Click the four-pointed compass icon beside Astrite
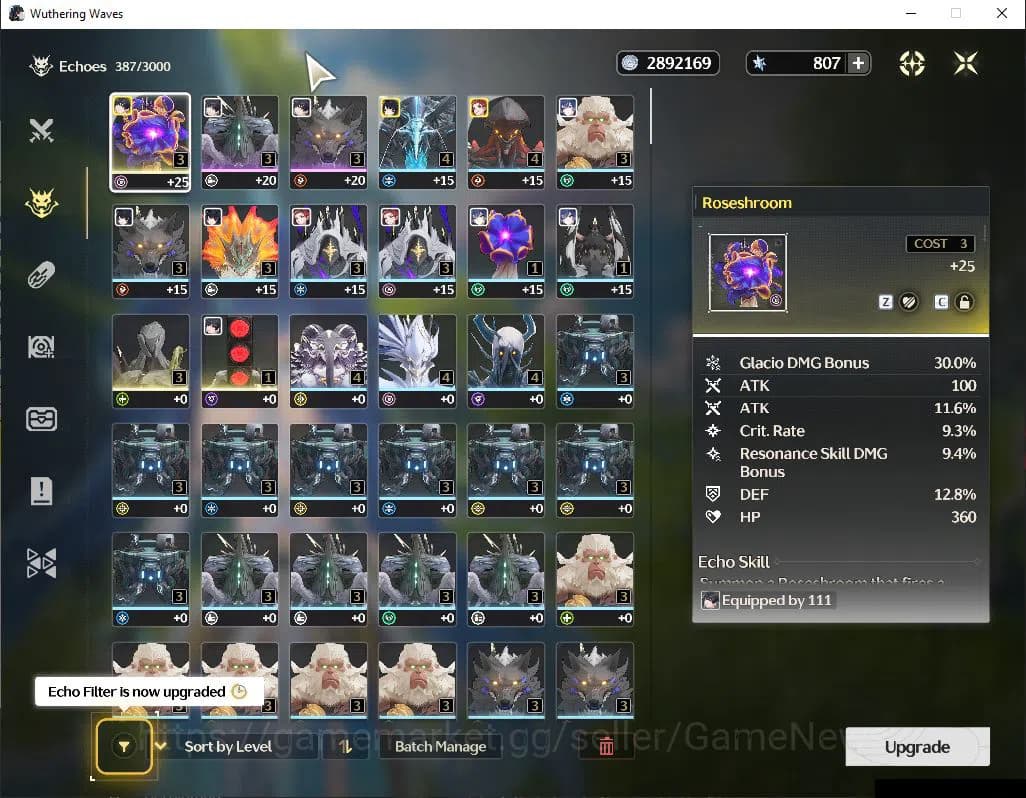The width and height of the screenshot is (1026, 798). tap(911, 64)
